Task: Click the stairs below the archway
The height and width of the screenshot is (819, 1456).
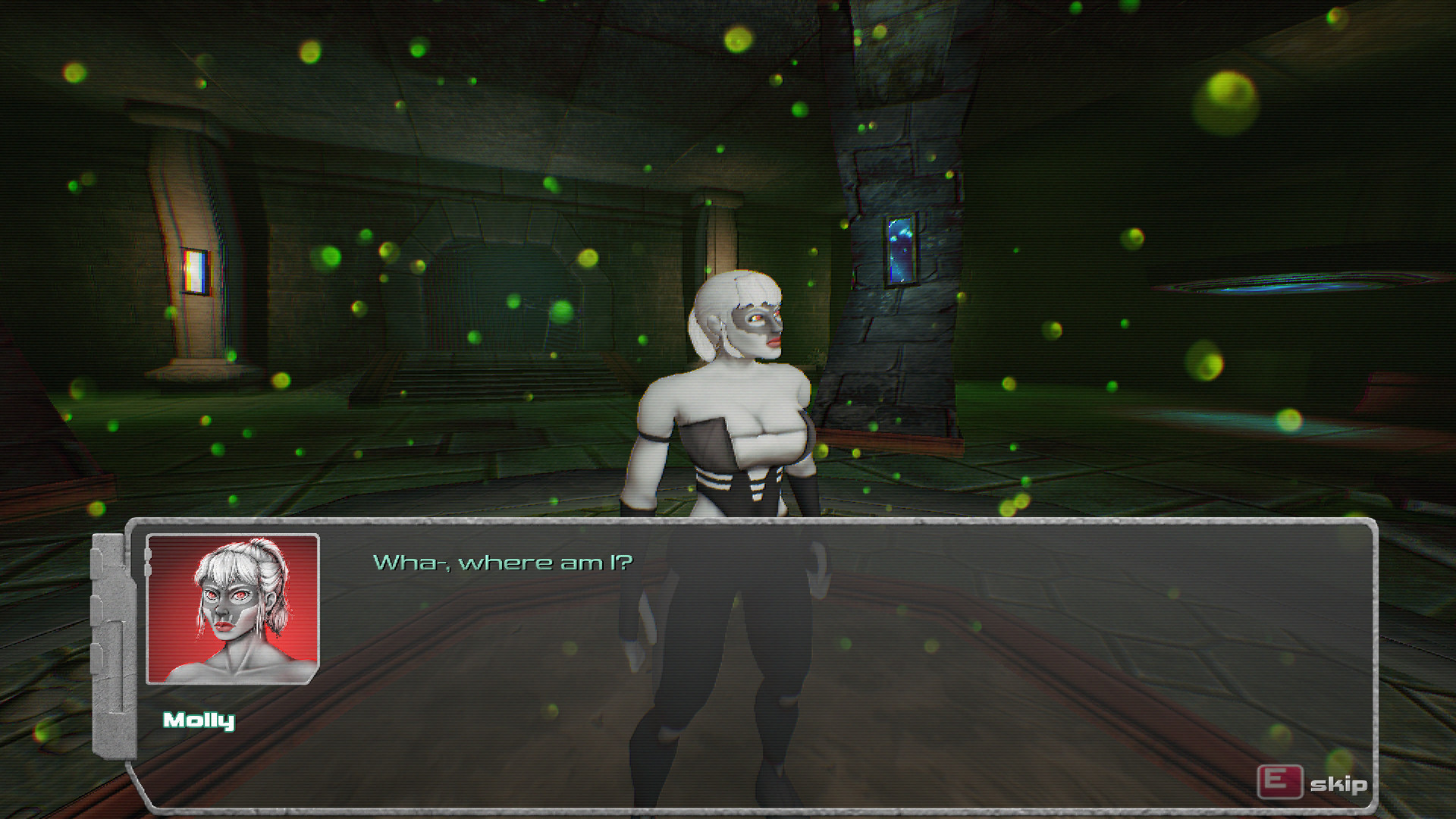Action: pyautogui.click(x=493, y=383)
